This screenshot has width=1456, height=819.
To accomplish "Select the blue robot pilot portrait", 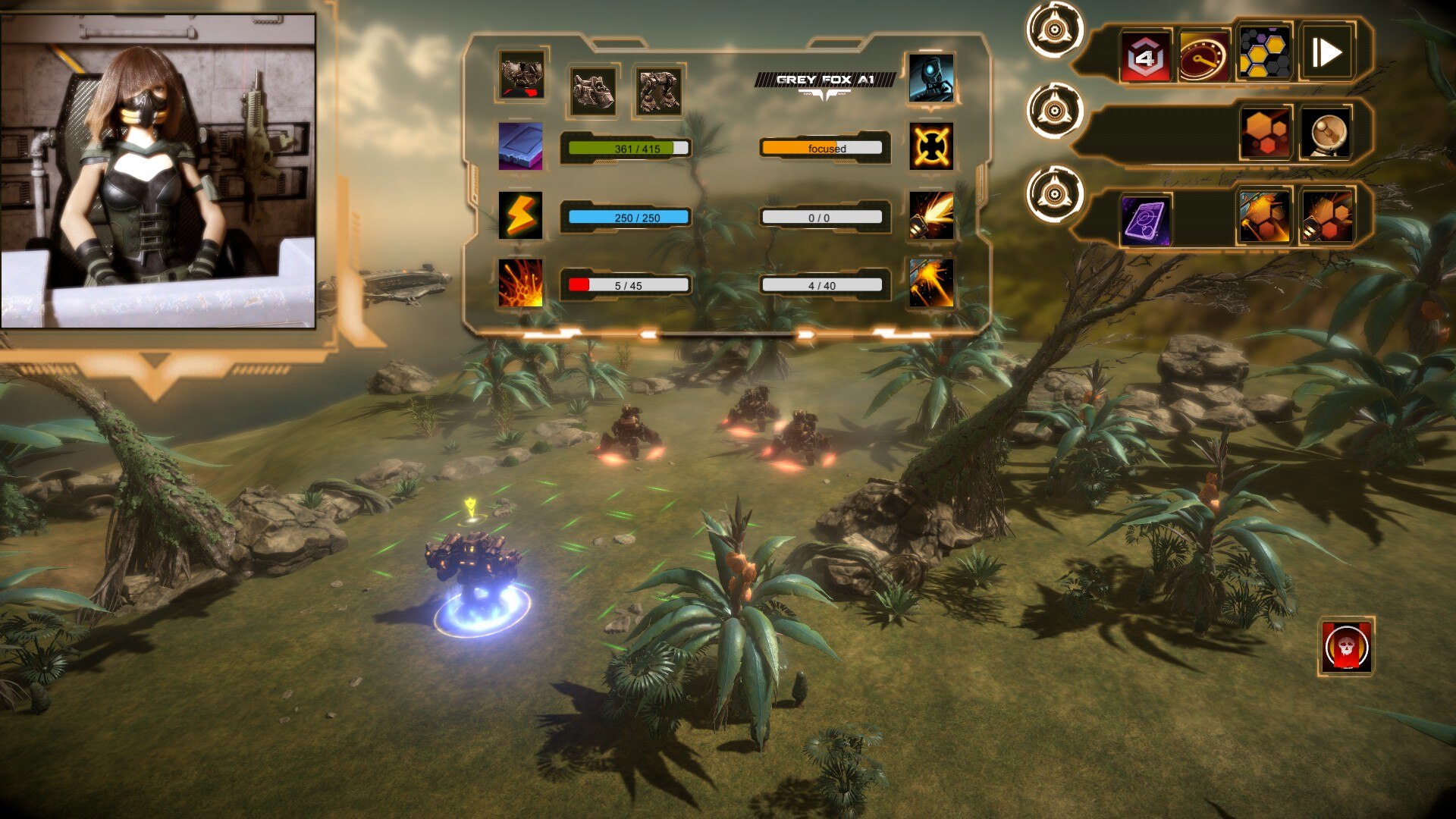I will point(931,77).
